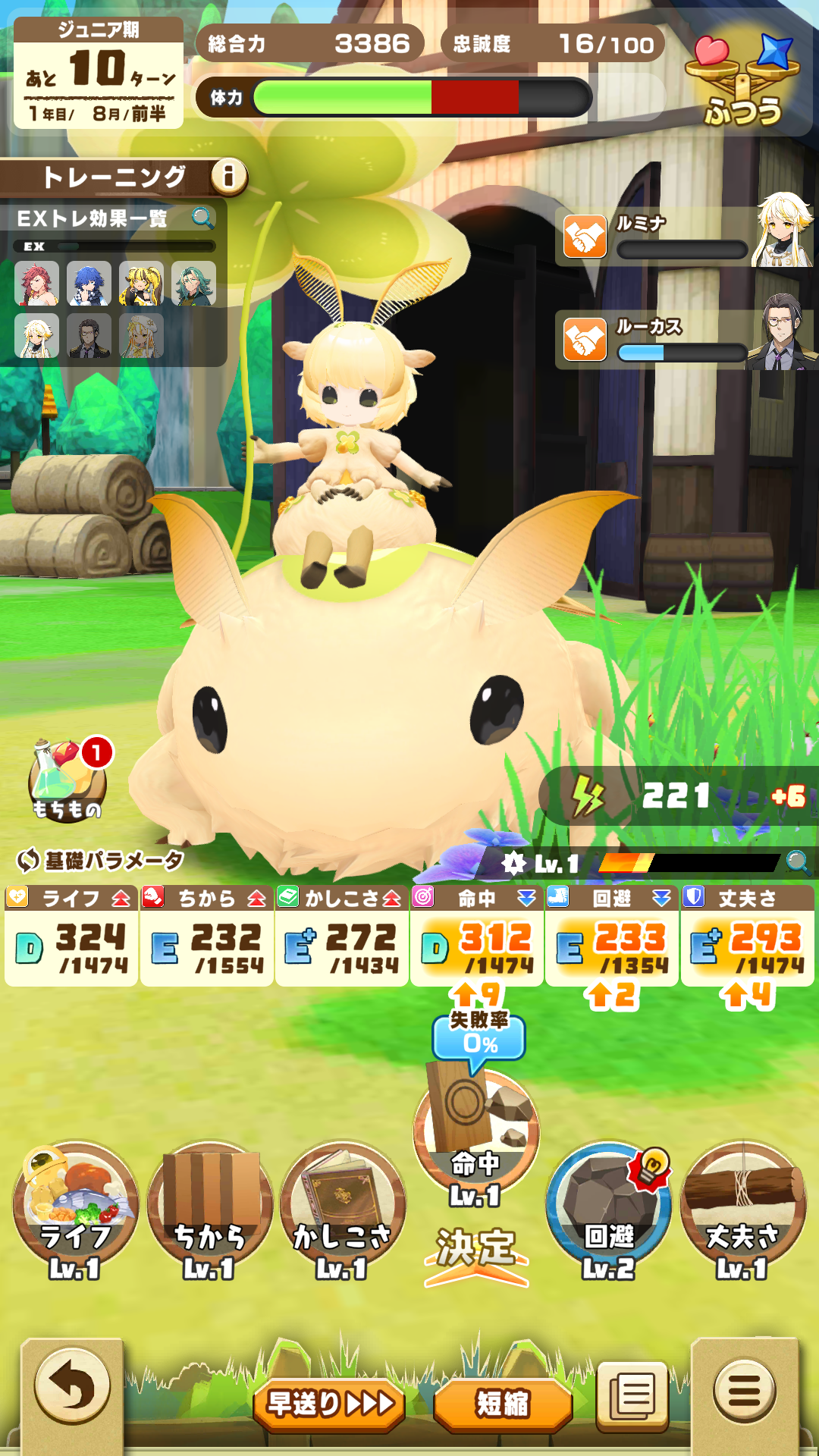
Task: Toggle the 短縮 shorten button
Action: (x=503, y=1404)
